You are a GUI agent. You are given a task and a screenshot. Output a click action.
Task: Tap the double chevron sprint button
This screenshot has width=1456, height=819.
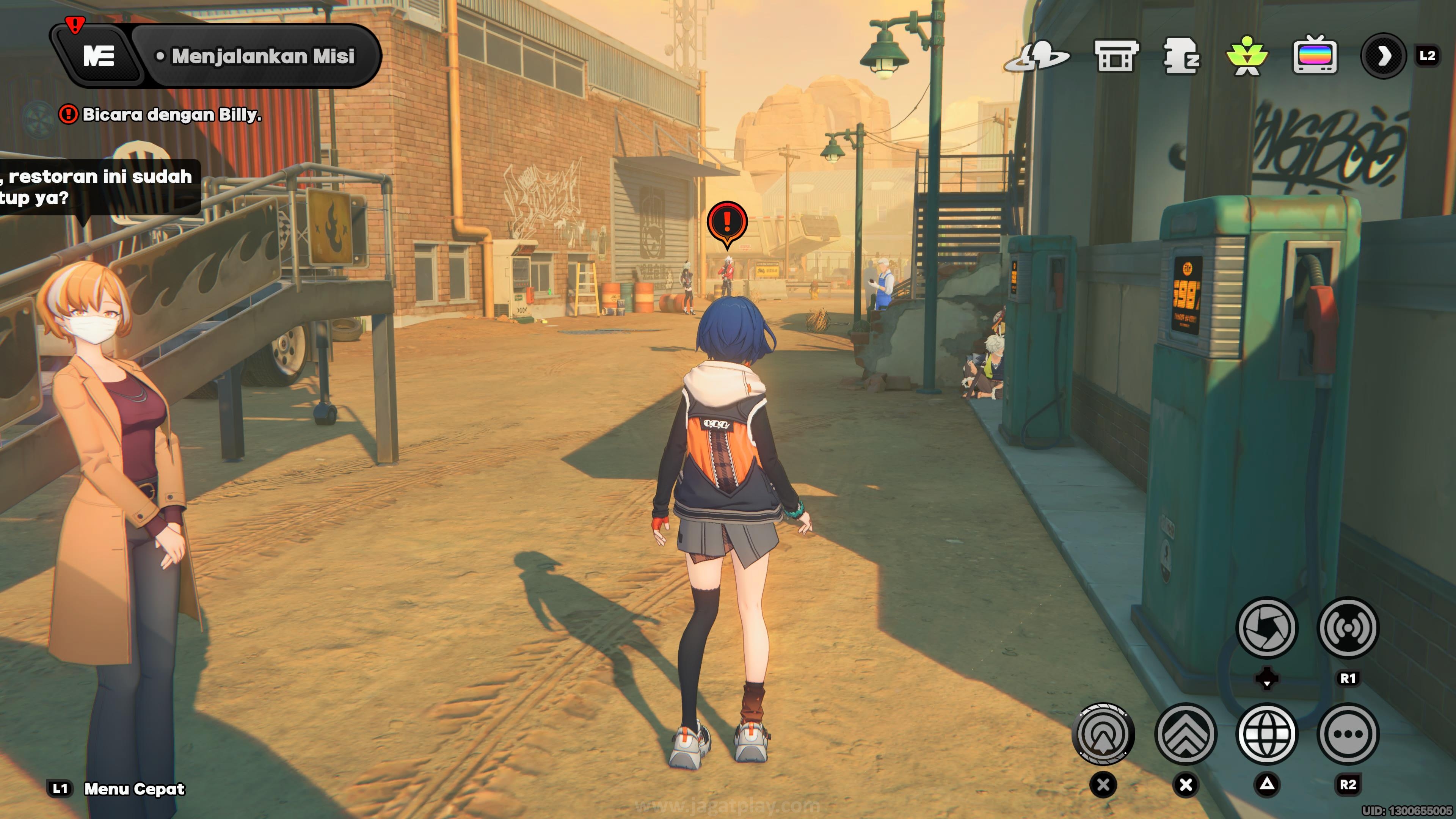click(x=1186, y=734)
